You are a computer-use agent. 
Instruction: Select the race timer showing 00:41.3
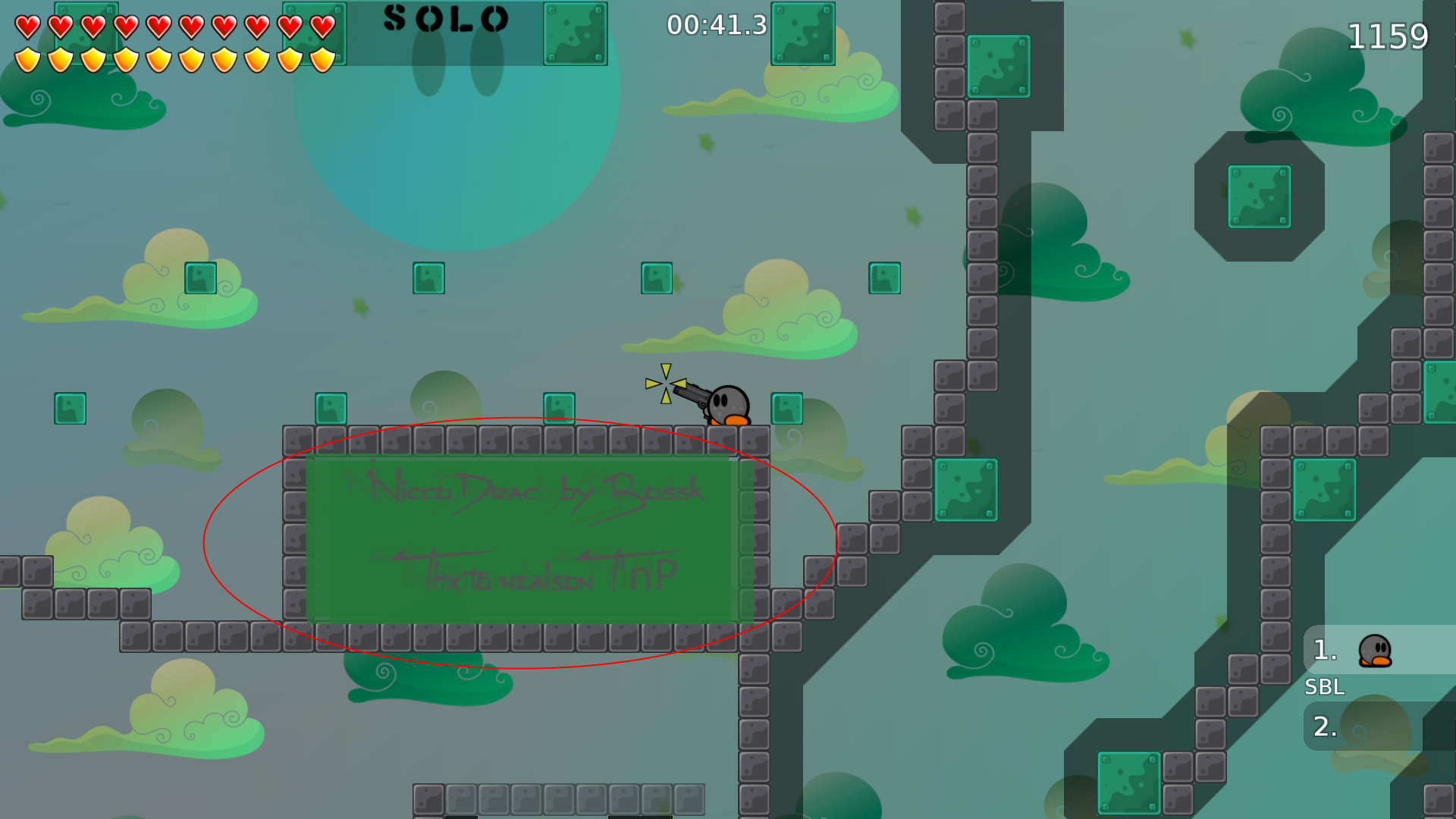(715, 25)
